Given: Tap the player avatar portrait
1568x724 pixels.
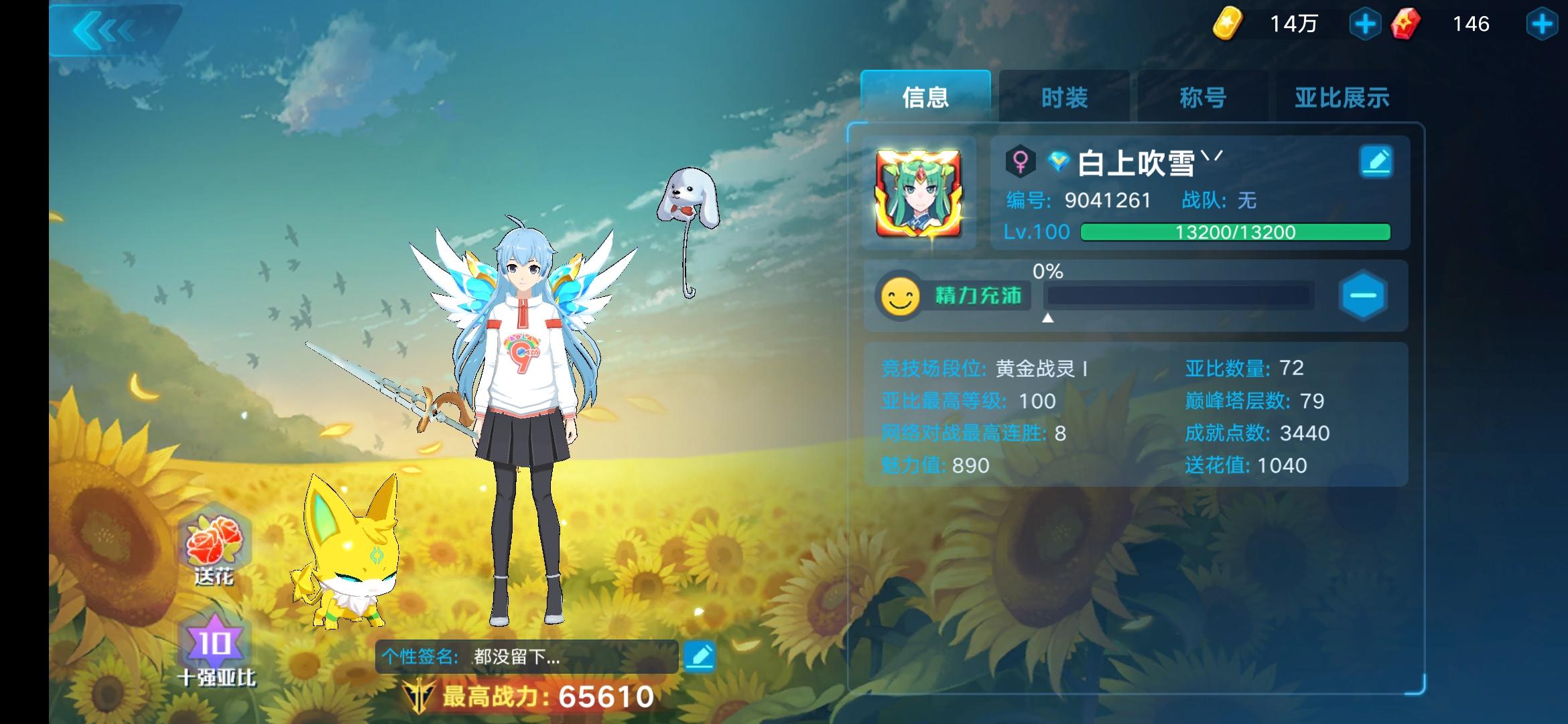Looking at the screenshot, I should coord(919,194).
